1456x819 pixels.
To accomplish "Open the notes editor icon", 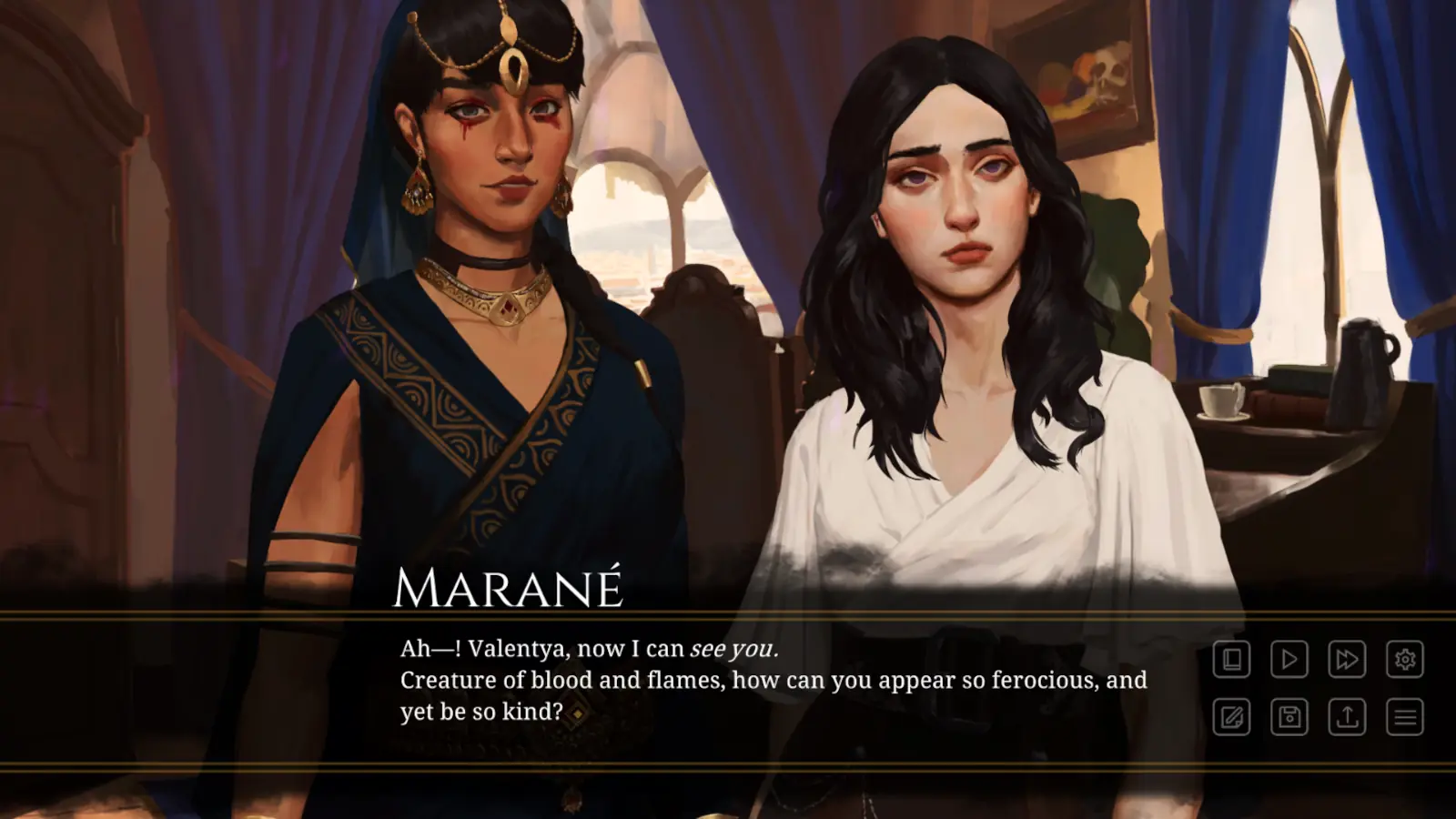I will [x=1233, y=719].
